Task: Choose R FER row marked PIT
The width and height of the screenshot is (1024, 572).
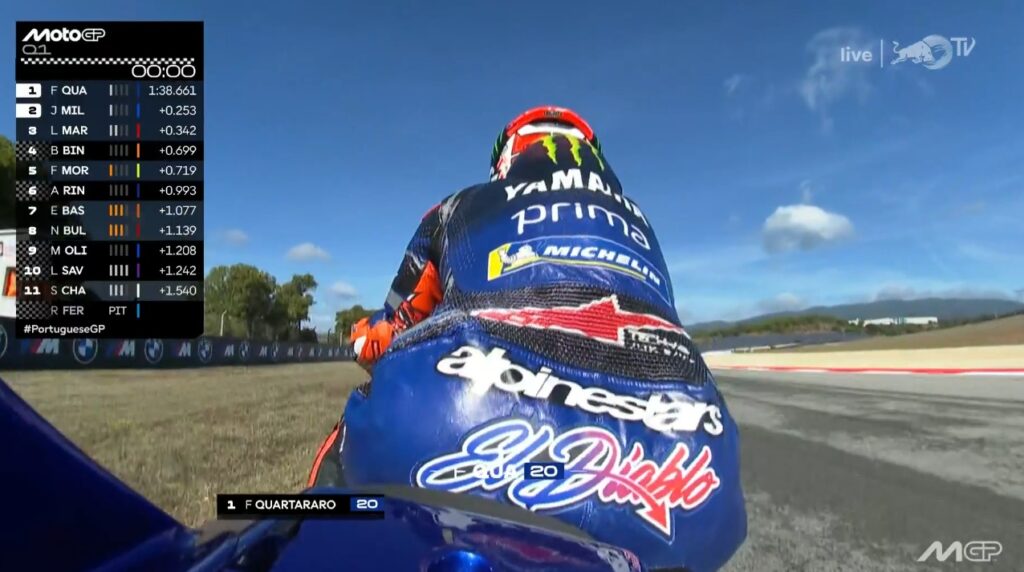Action: [x=108, y=310]
